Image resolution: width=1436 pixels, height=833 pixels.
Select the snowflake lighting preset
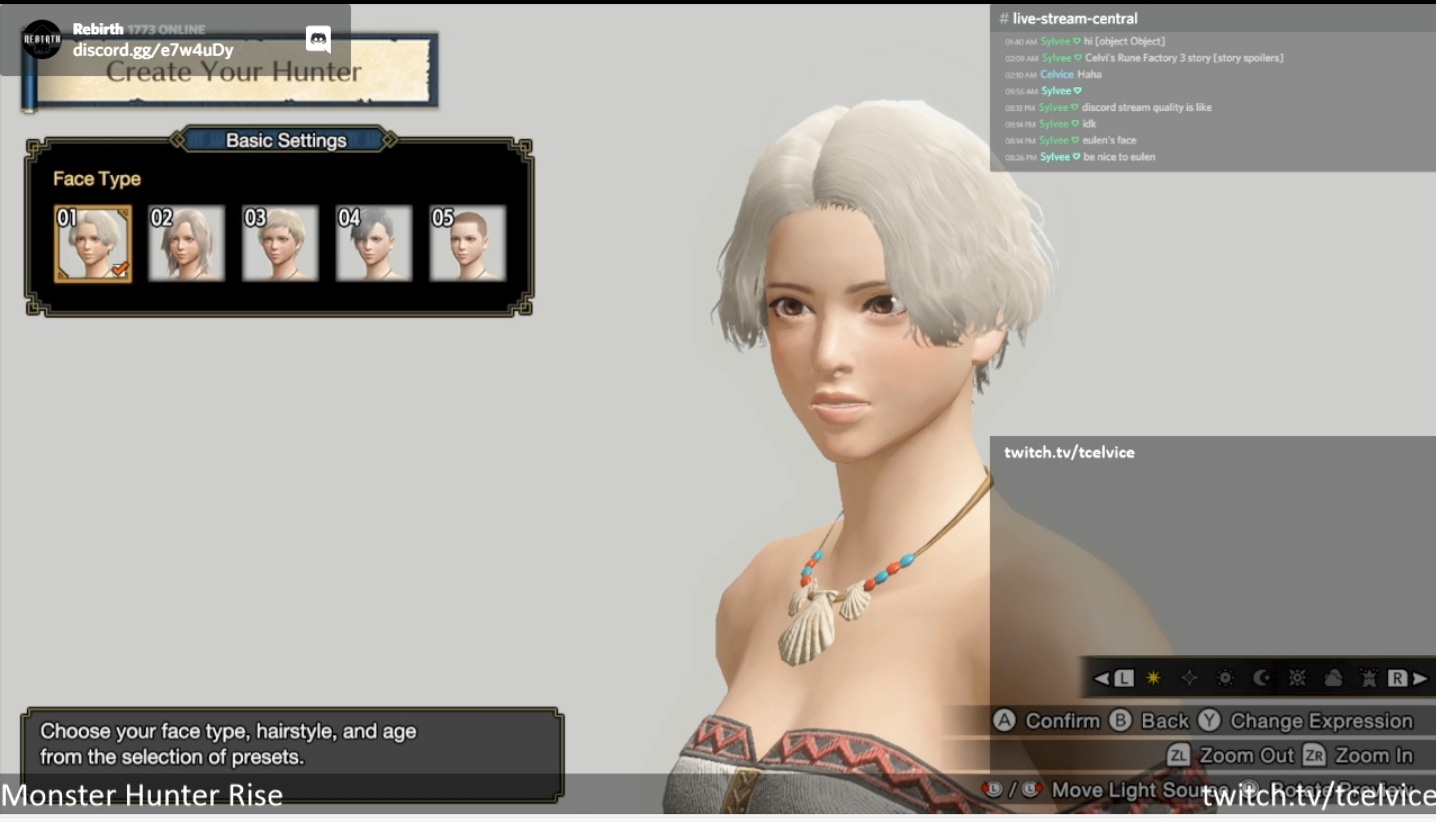point(1297,677)
